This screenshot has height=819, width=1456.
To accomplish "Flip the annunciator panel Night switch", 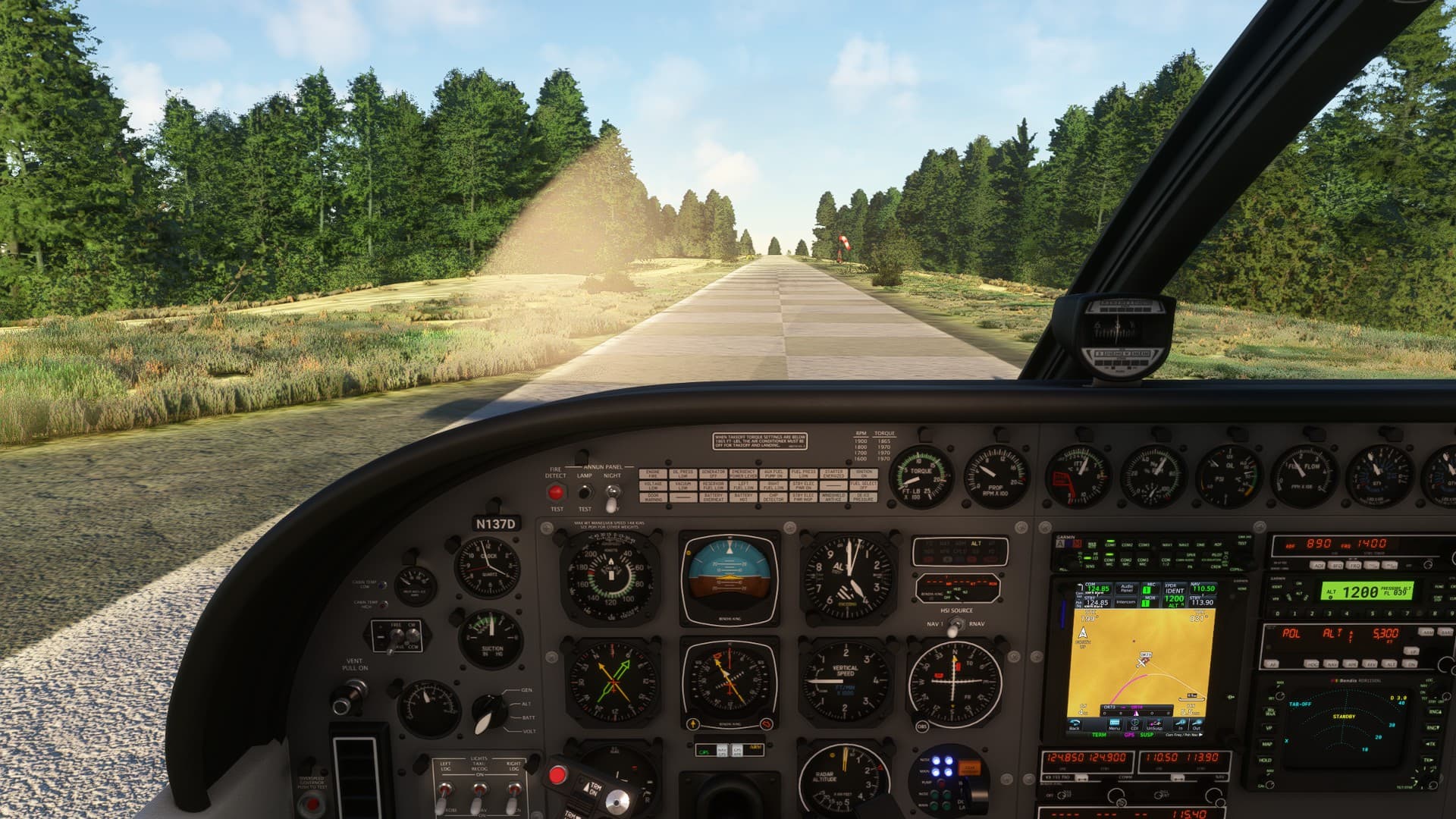I will coord(611,497).
